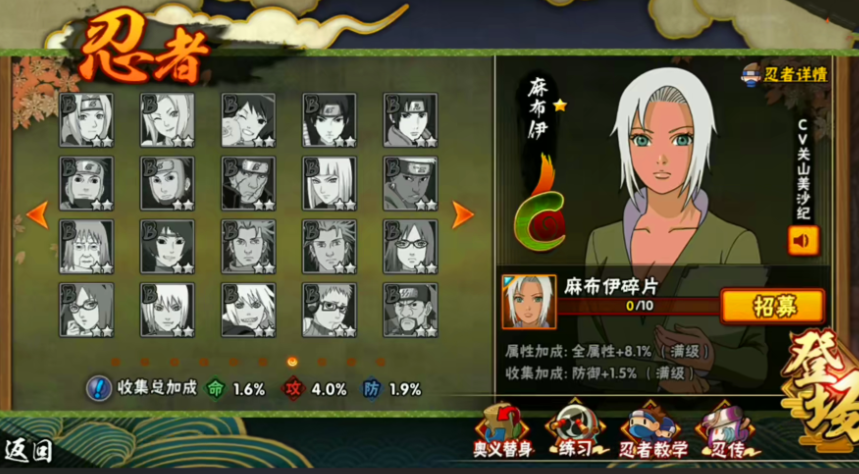The width and height of the screenshot is (859, 474).
Task: Select the sunglasses ninja portrait
Action: [x=329, y=309]
